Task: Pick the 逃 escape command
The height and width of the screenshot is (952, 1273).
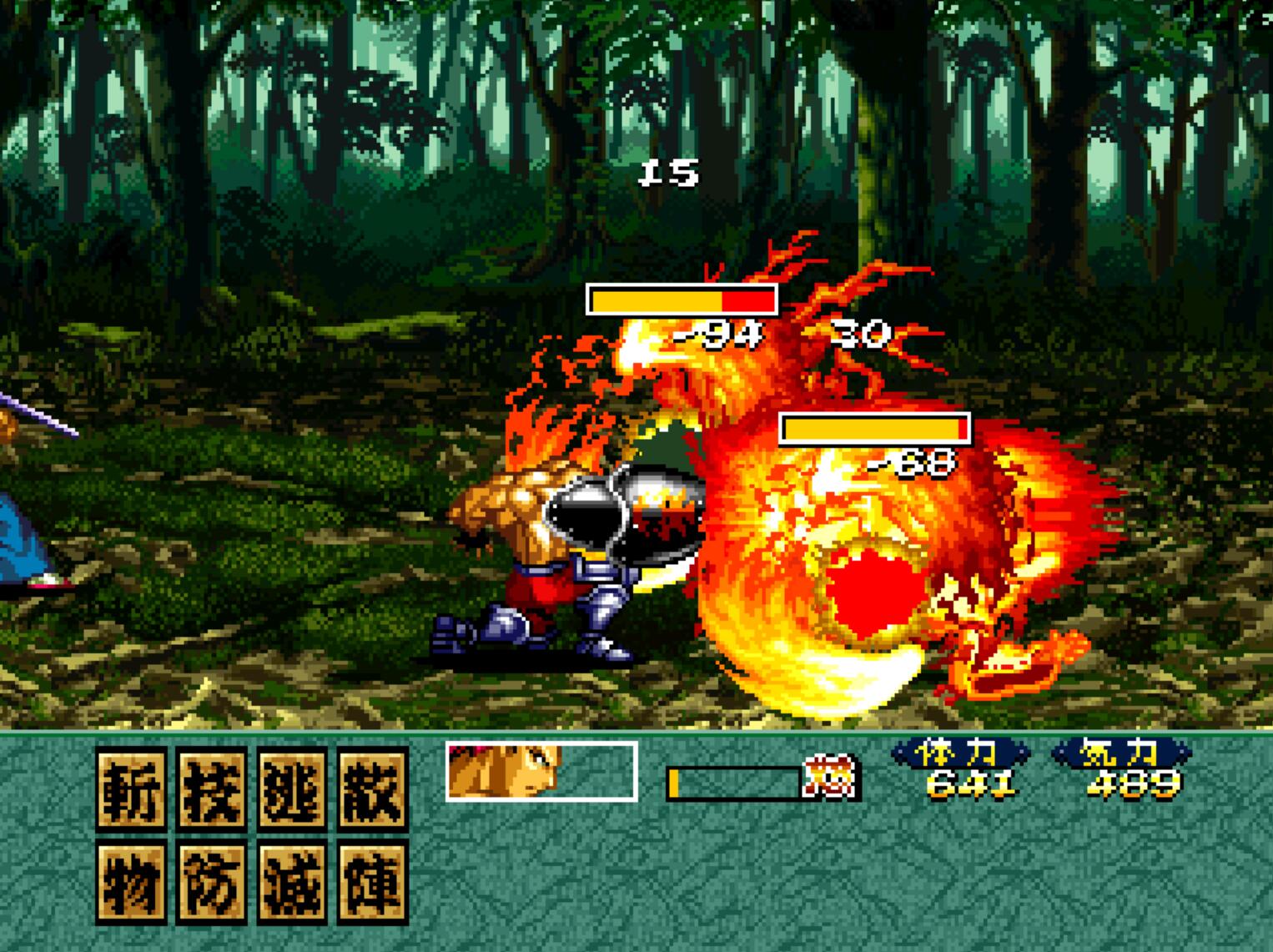Action: pos(293,788)
